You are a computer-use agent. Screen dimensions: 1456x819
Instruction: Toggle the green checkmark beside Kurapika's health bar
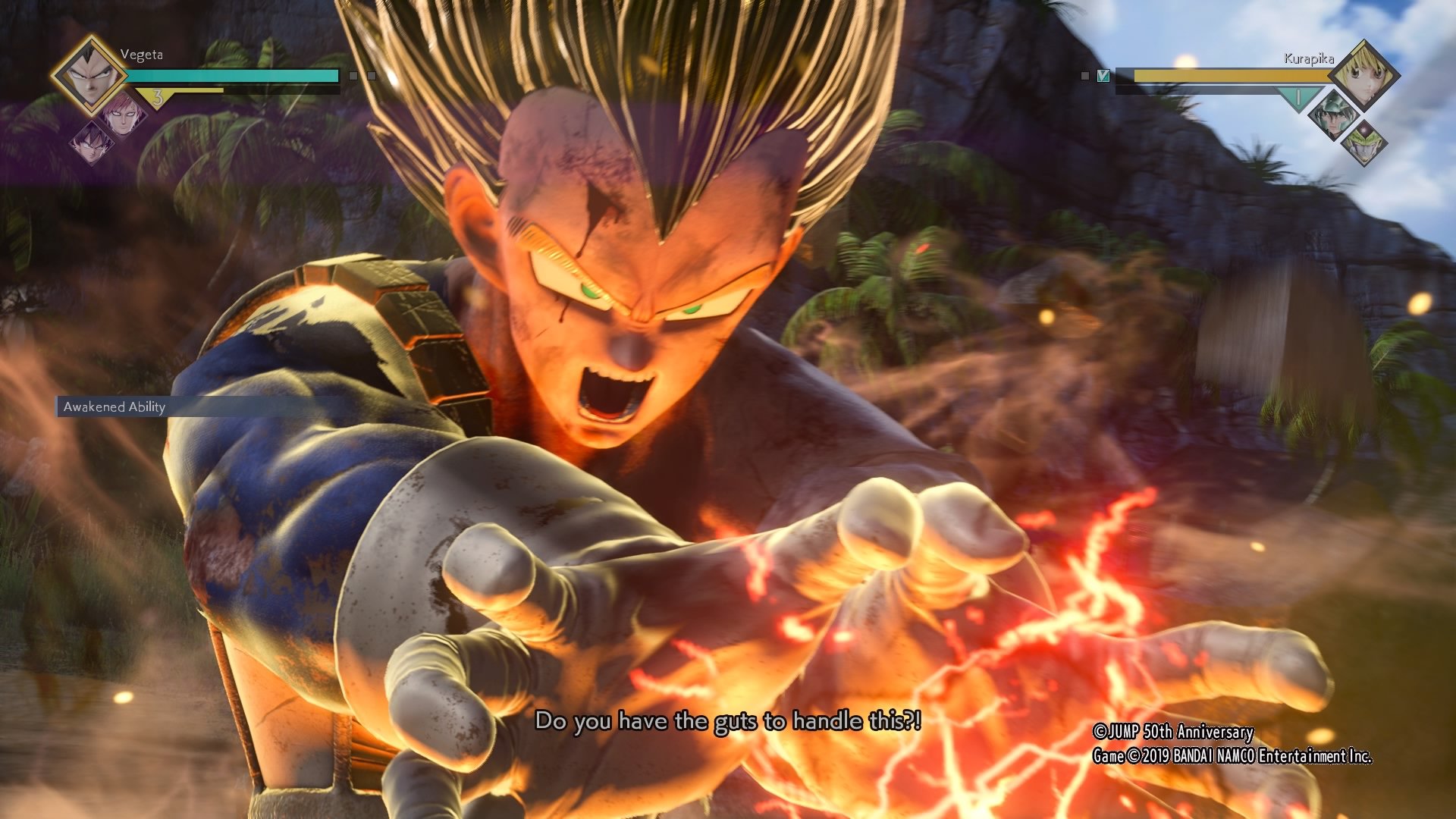[x=1104, y=76]
